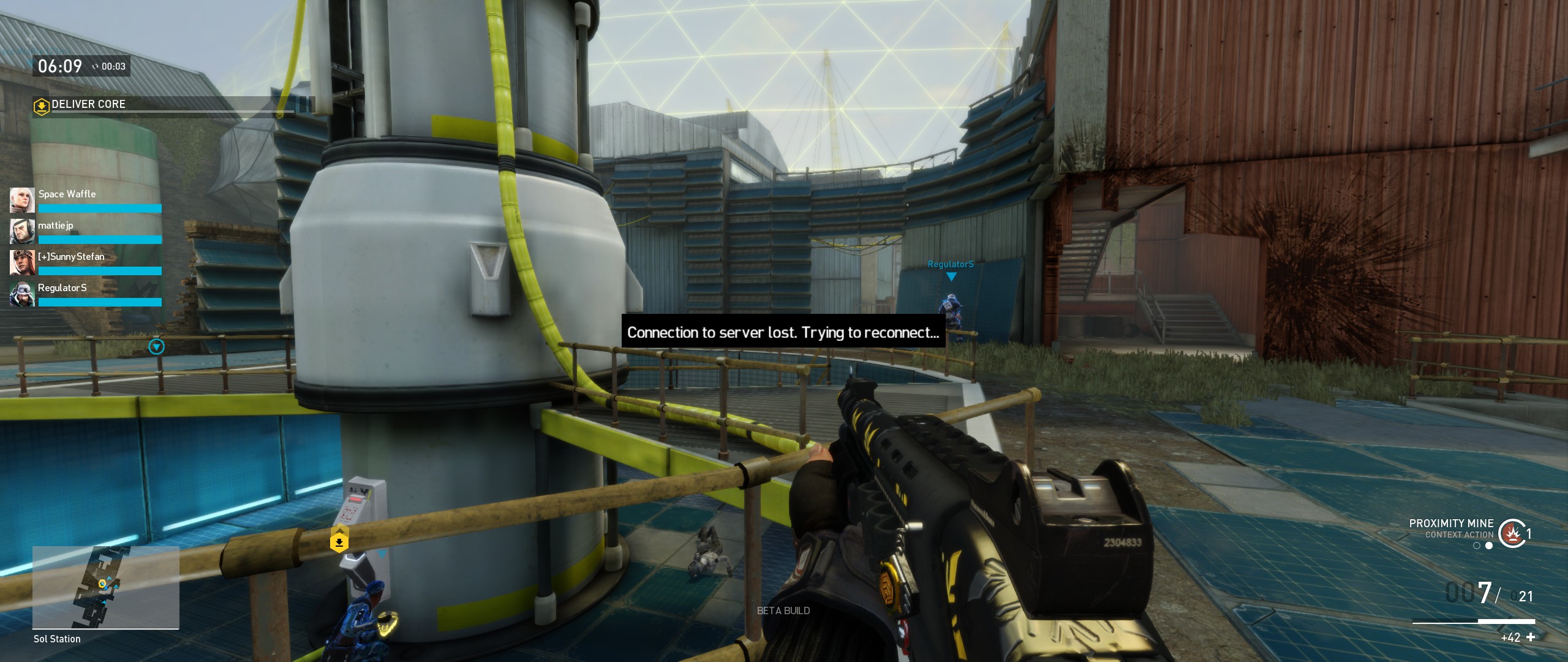1568x662 pixels.
Task: Open the Deliver Core objective tracker
Action: pyautogui.click(x=171, y=105)
